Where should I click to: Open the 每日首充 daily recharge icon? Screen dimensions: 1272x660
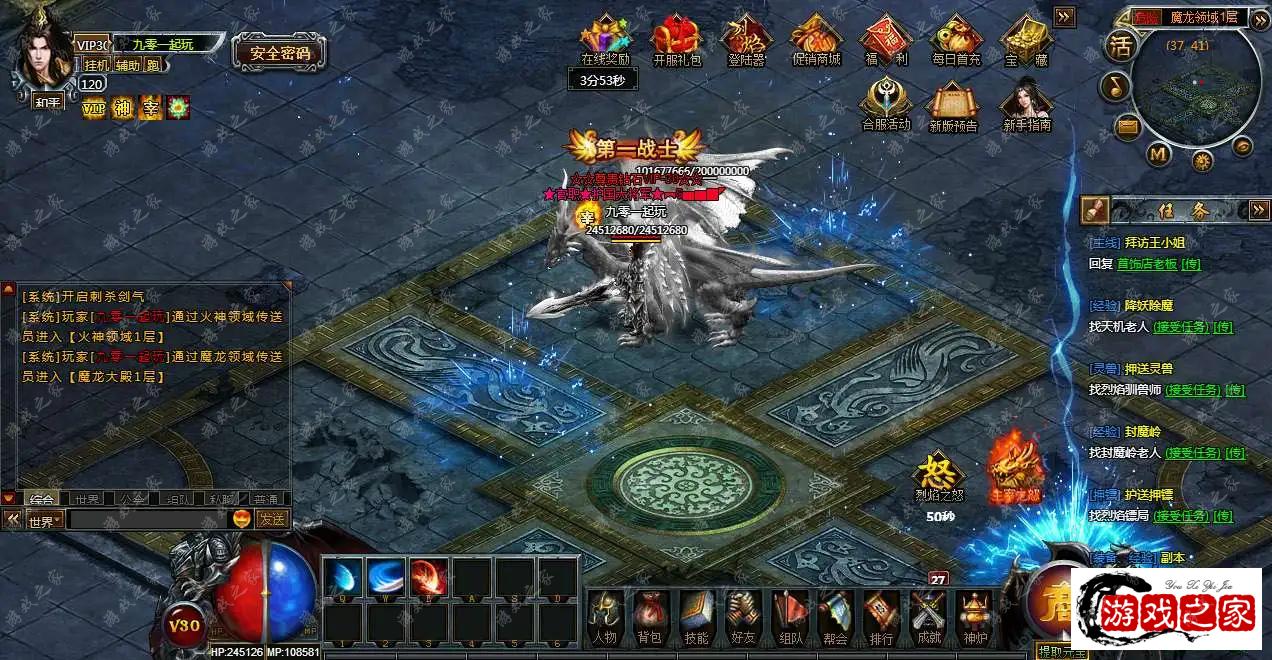[x=956, y=37]
